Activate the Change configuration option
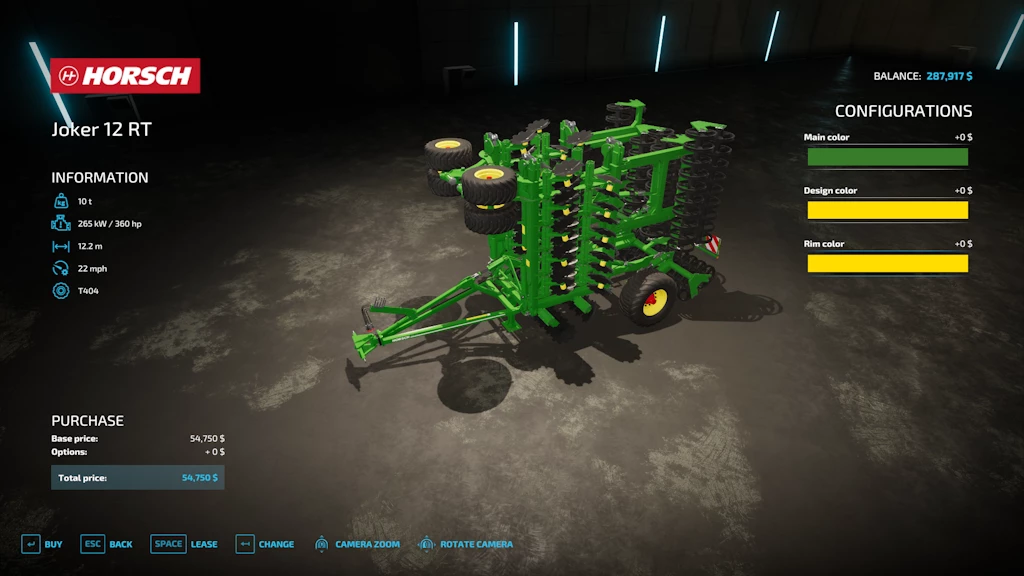Viewport: 1024px width, 576px height. pos(265,544)
